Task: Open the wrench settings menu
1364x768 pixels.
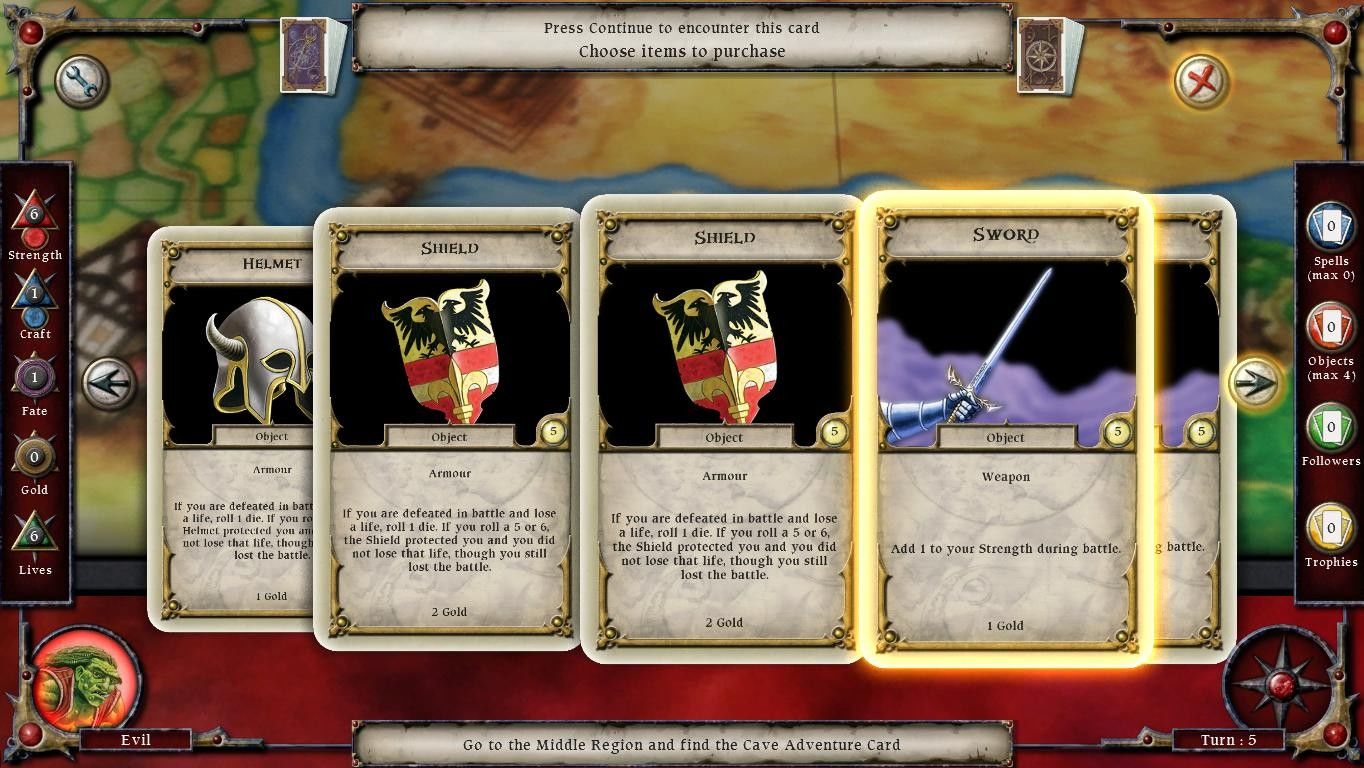Action: [x=81, y=82]
